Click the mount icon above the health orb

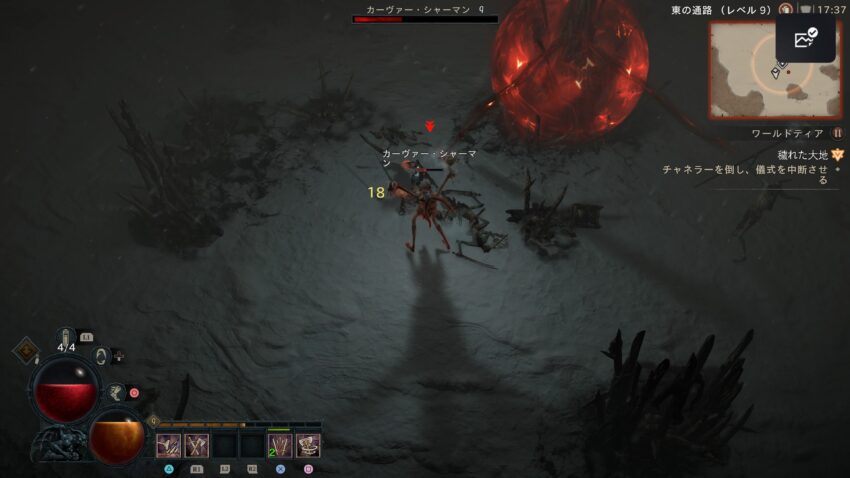(x=101, y=355)
